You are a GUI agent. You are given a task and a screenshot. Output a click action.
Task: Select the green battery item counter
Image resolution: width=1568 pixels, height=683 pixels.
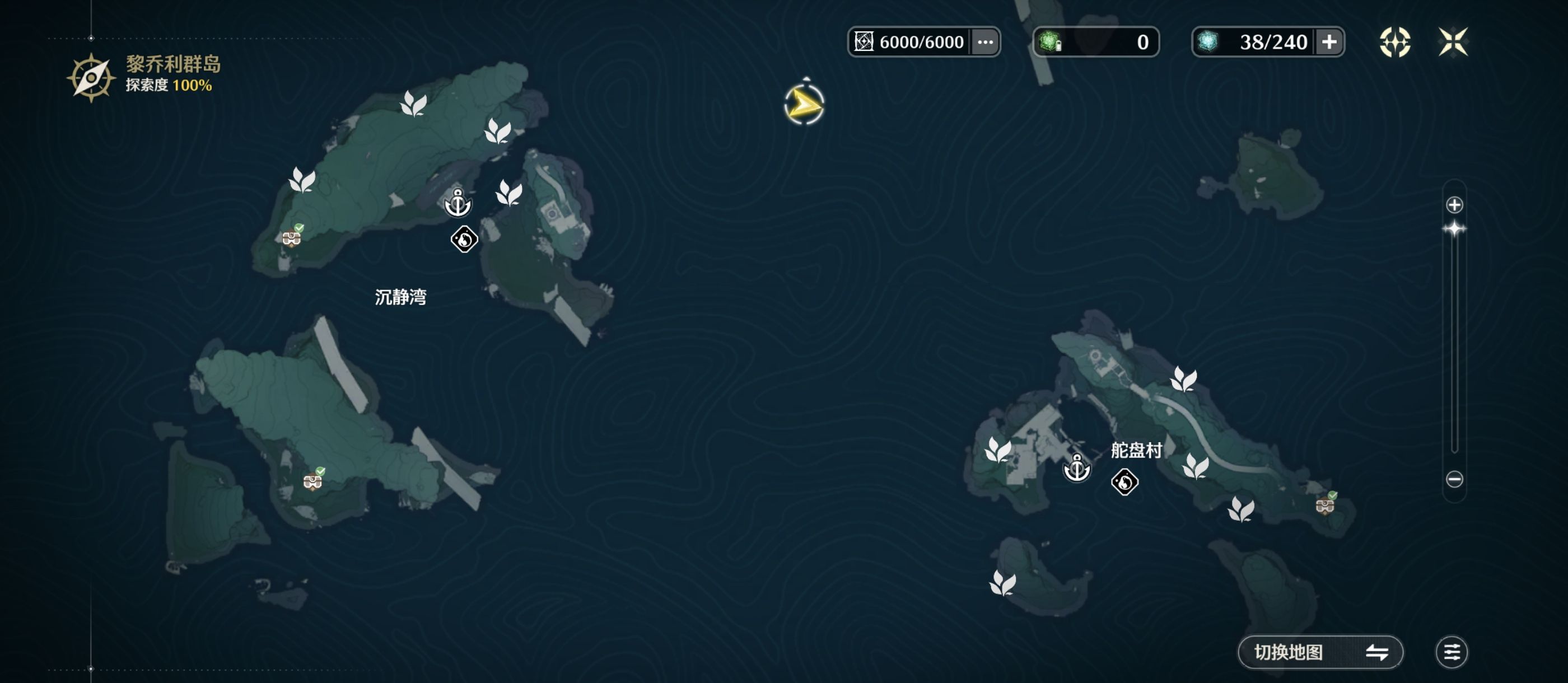(x=1096, y=42)
